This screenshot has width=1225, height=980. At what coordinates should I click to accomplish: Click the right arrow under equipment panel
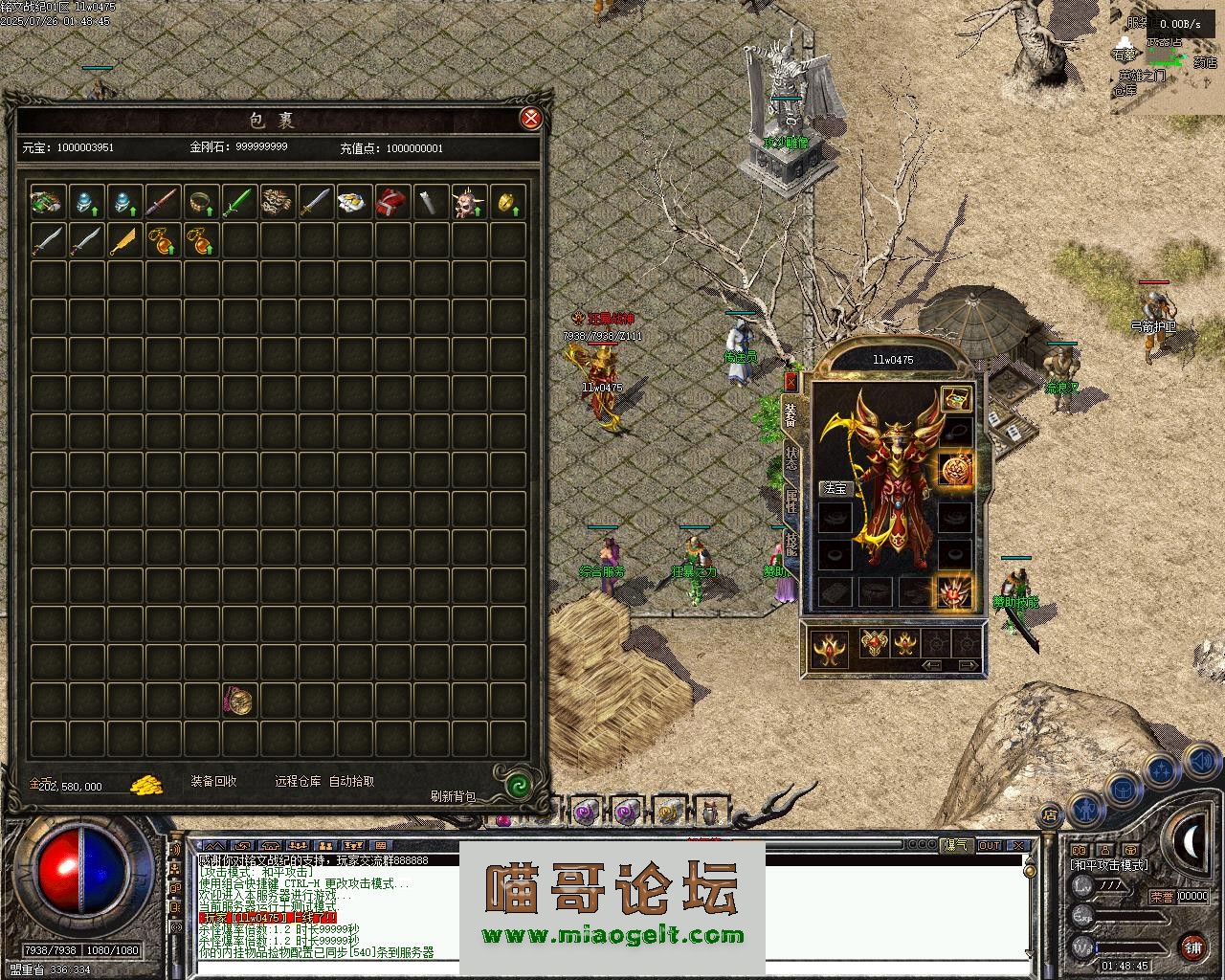click(969, 665)
